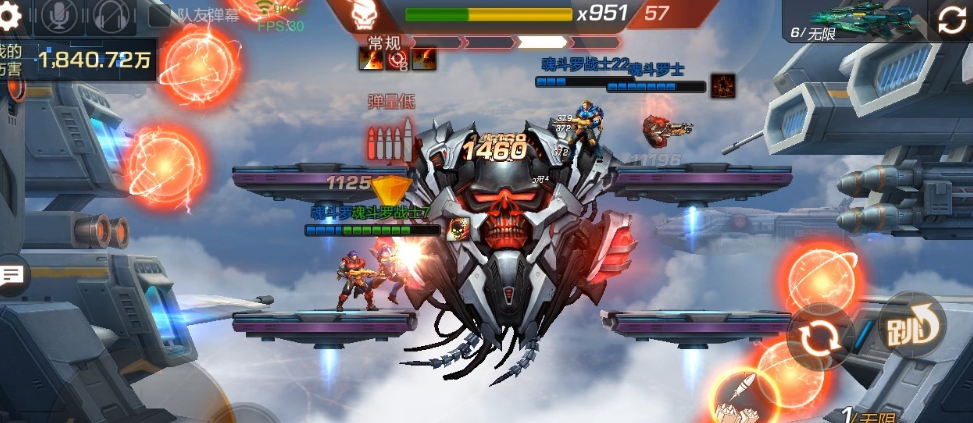Viewport: 973px width, 423px height.
Task: Toggle the muted microphone button
Action: 60,15
